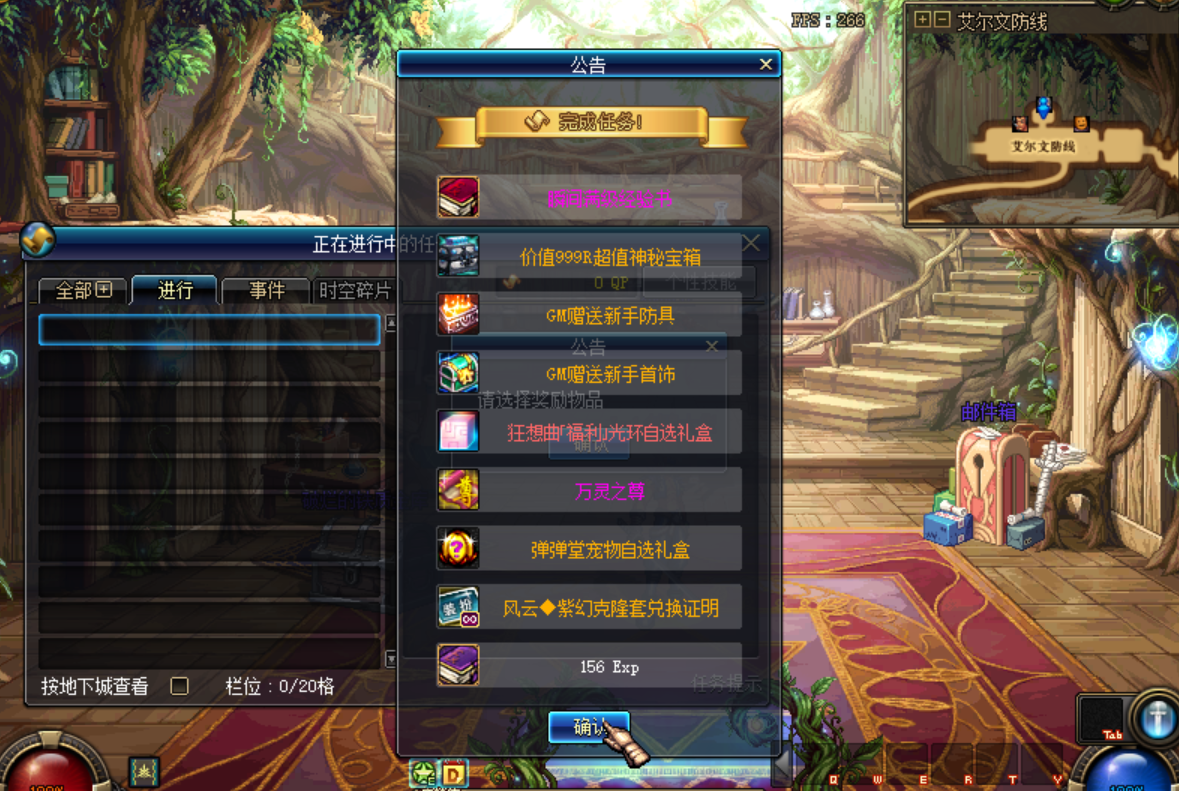Zoom in the minimap with the plus button
This screenshot has height=791, width=1179.
coord(922,20)
